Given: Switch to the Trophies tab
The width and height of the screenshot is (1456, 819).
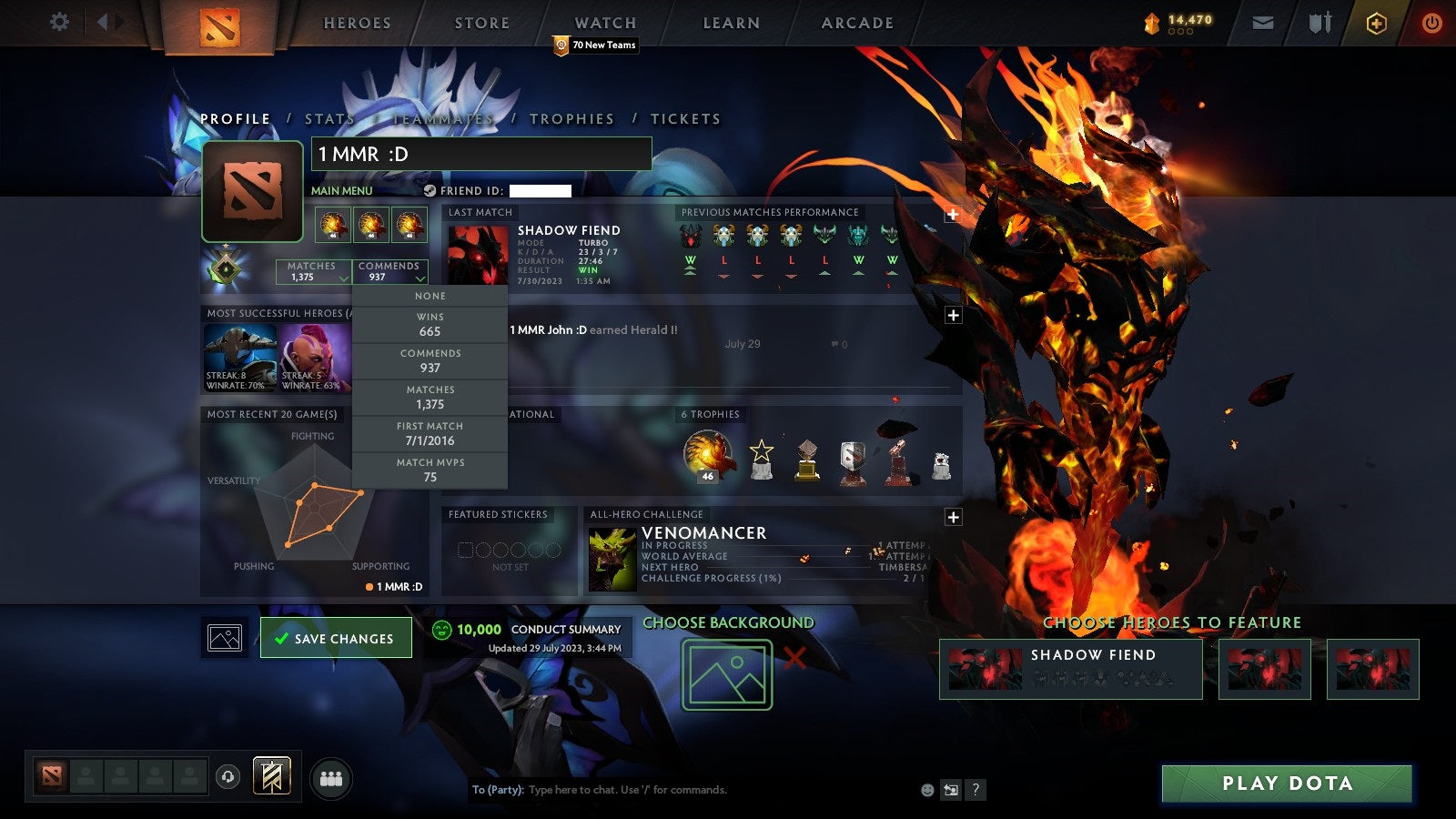Looking at the screenshot, I should [571, 118].
